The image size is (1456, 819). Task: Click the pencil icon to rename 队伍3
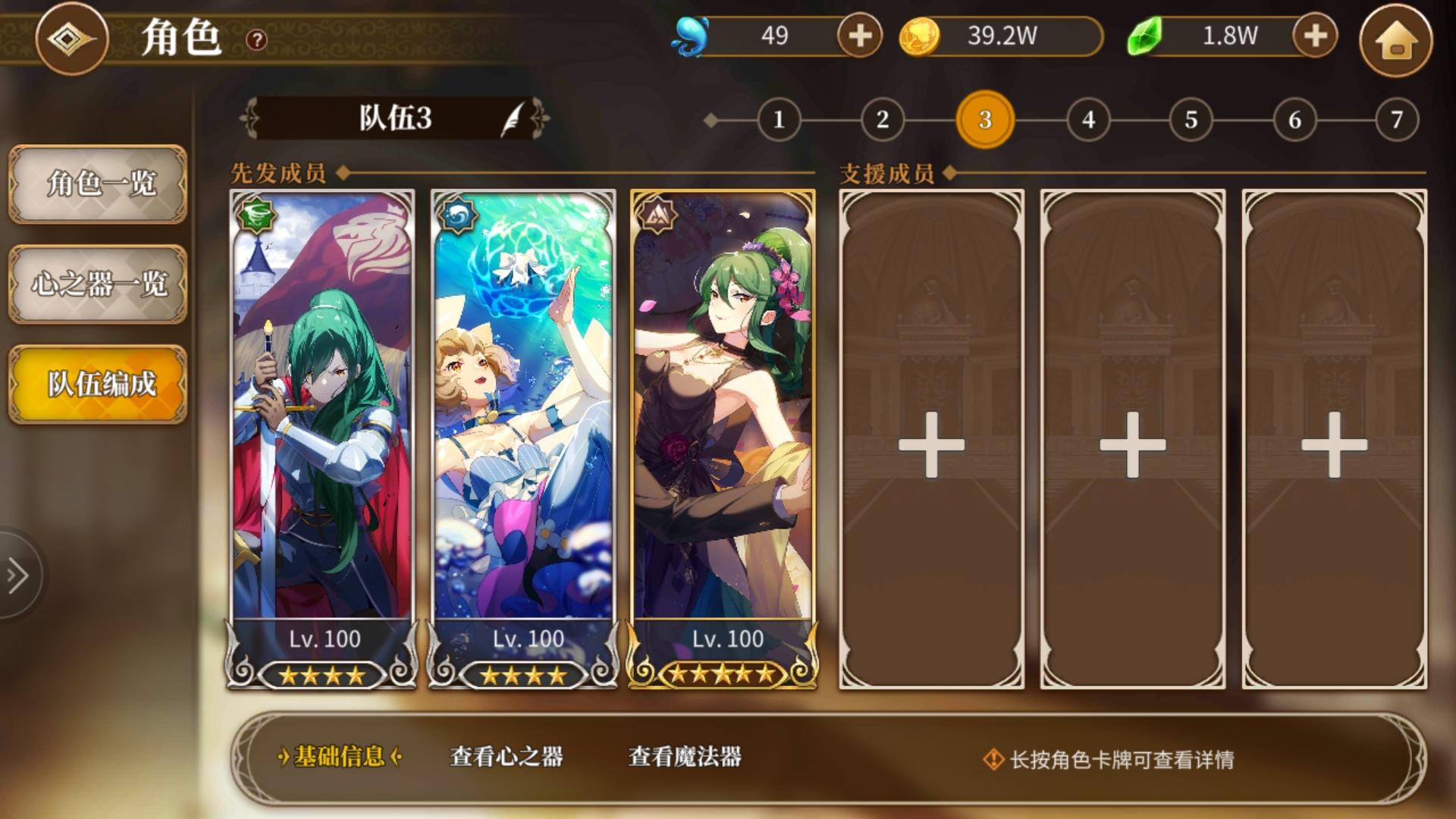coord(513,119)
